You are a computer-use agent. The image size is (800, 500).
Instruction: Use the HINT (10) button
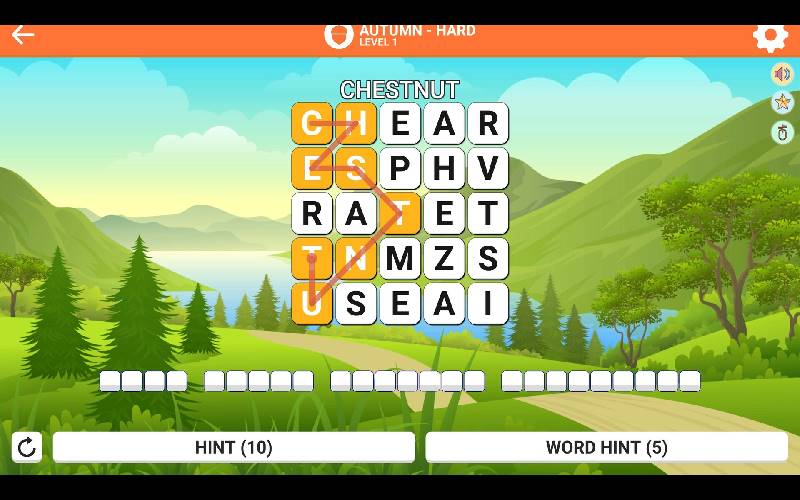pos(233,447)
